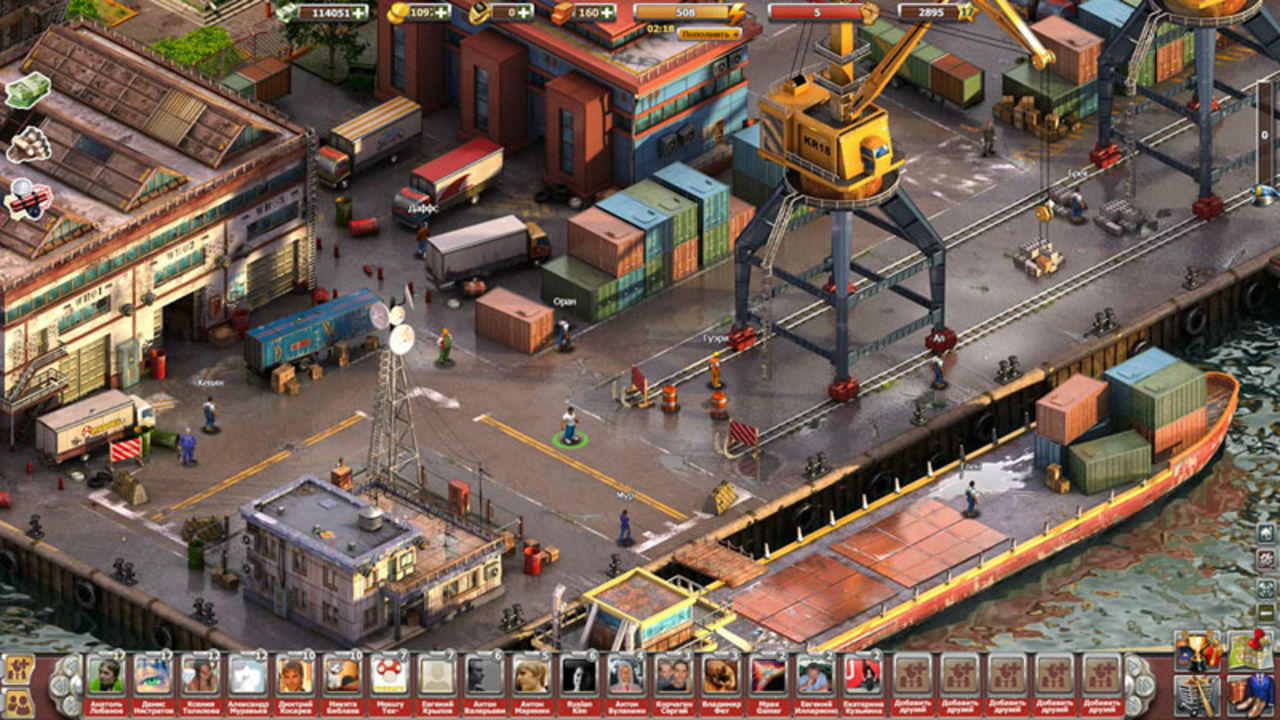
Task: Open the fist fight icon on right side
Action: [x=1265, y=560]
